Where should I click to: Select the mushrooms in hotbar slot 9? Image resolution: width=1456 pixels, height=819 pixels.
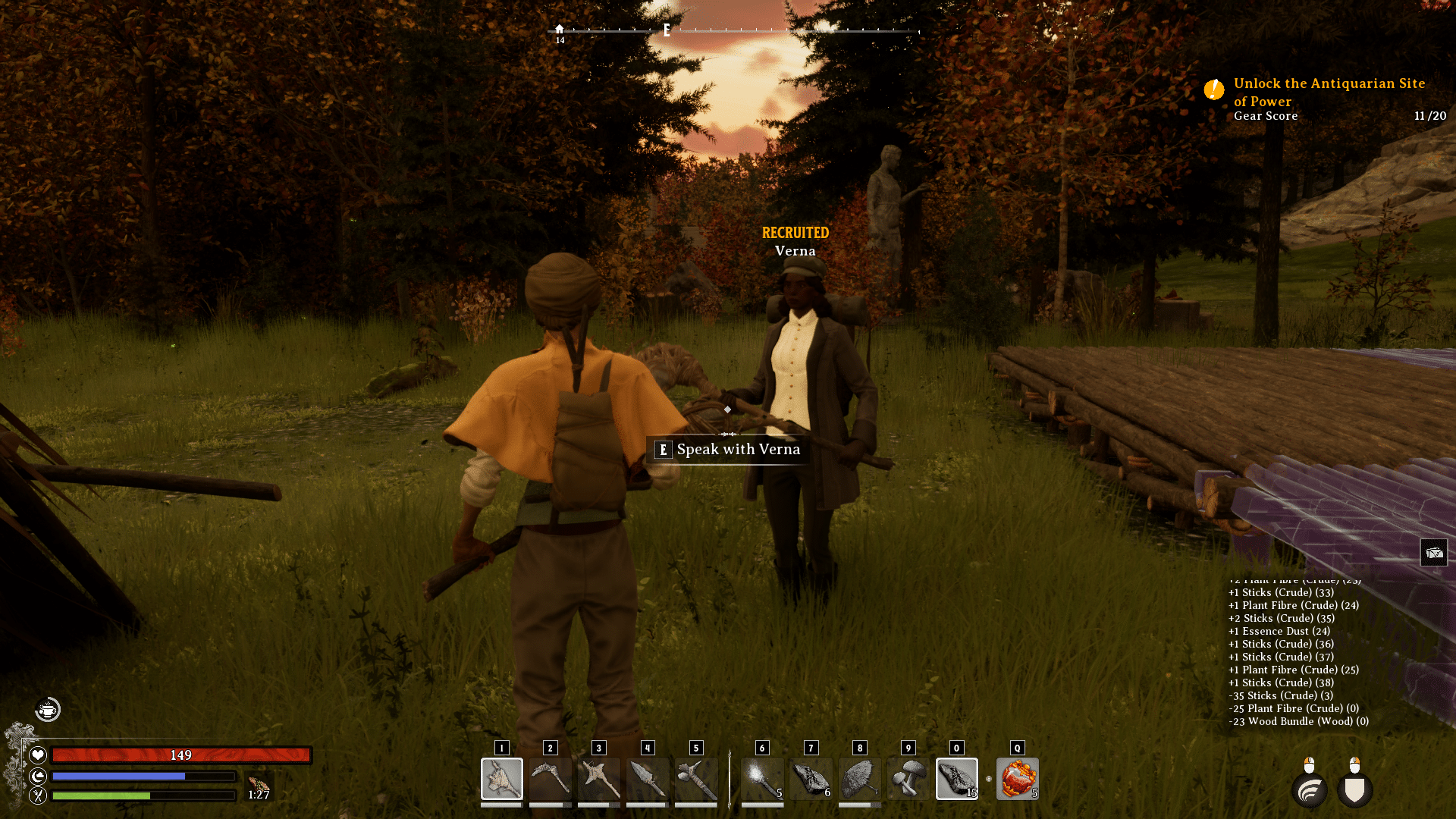pyautogui.click(x=908, y=779)
